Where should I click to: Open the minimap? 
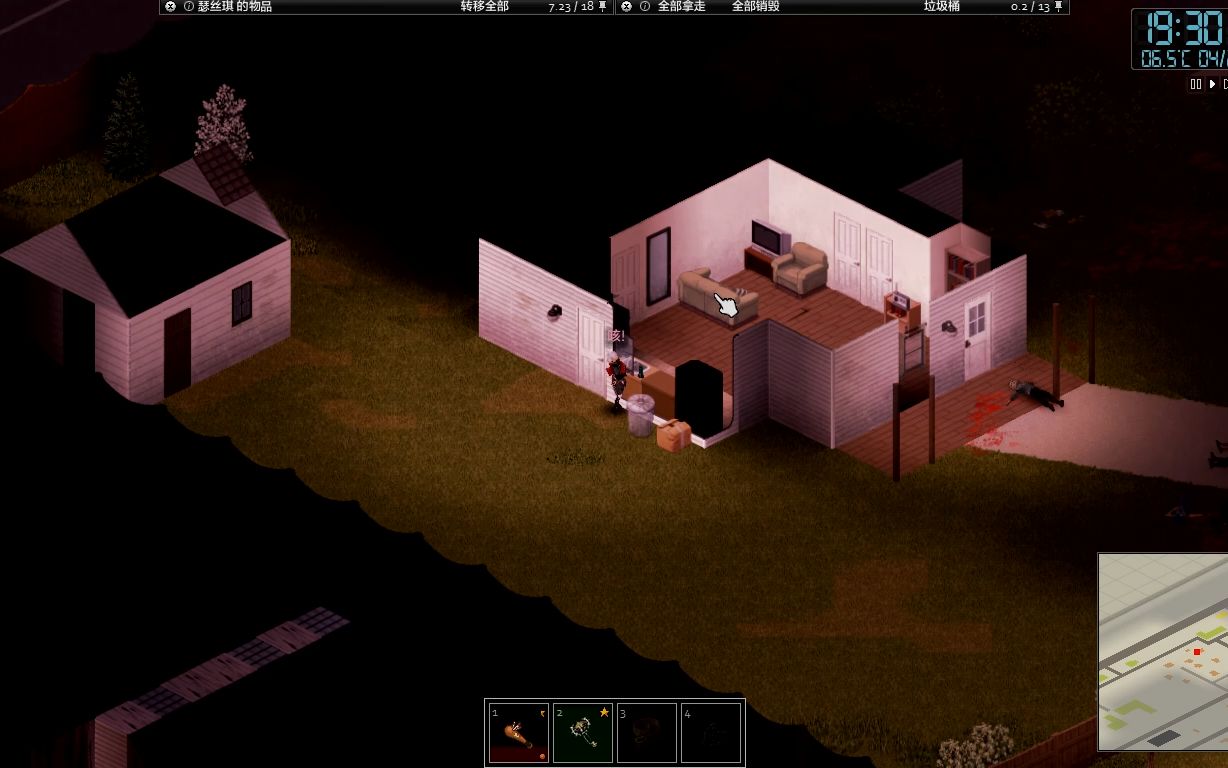[x=1163, y=652]
